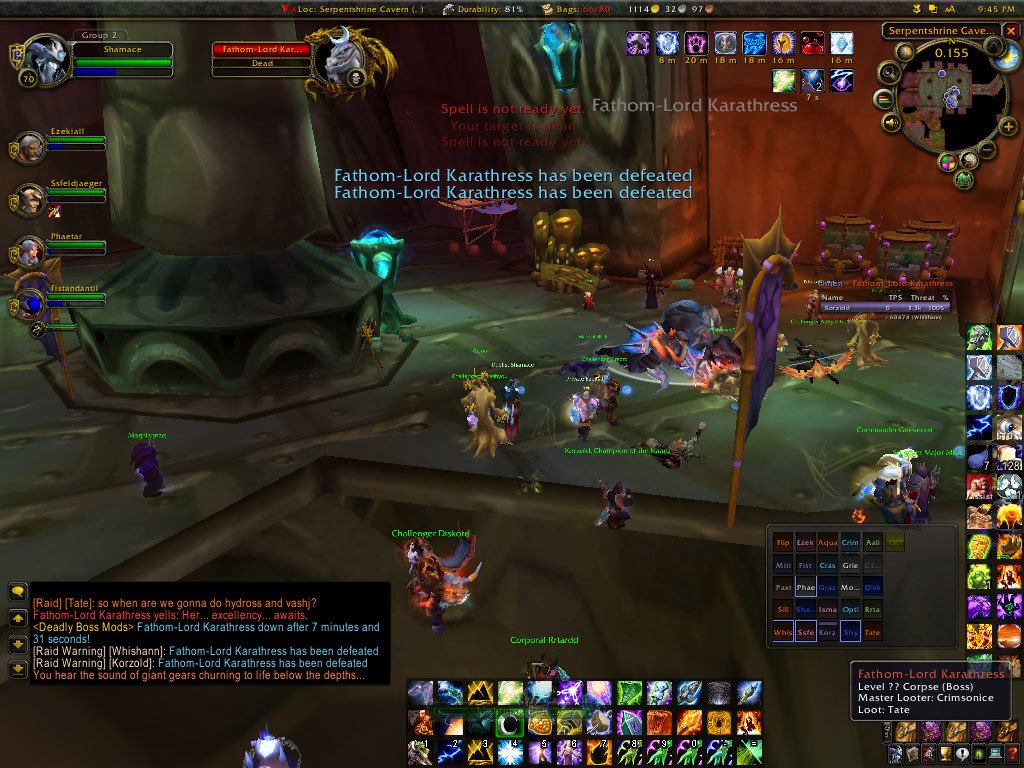Click the golden chalice micro menu button
Image resolution: width=1024 pixels, height=768 pixels.
point(943,755)
